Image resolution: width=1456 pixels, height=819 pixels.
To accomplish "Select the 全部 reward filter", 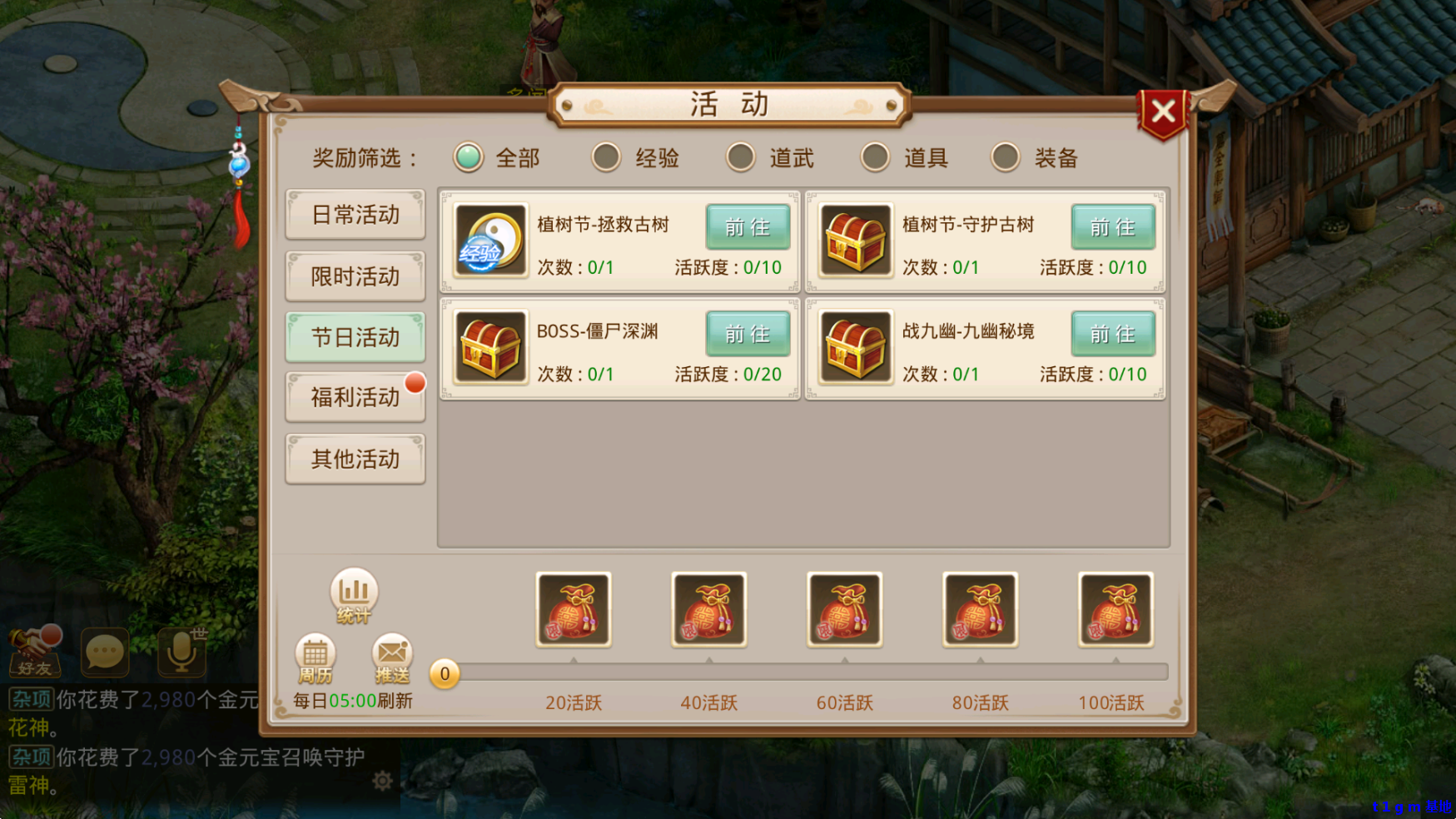I will click(x=467, y=157).
